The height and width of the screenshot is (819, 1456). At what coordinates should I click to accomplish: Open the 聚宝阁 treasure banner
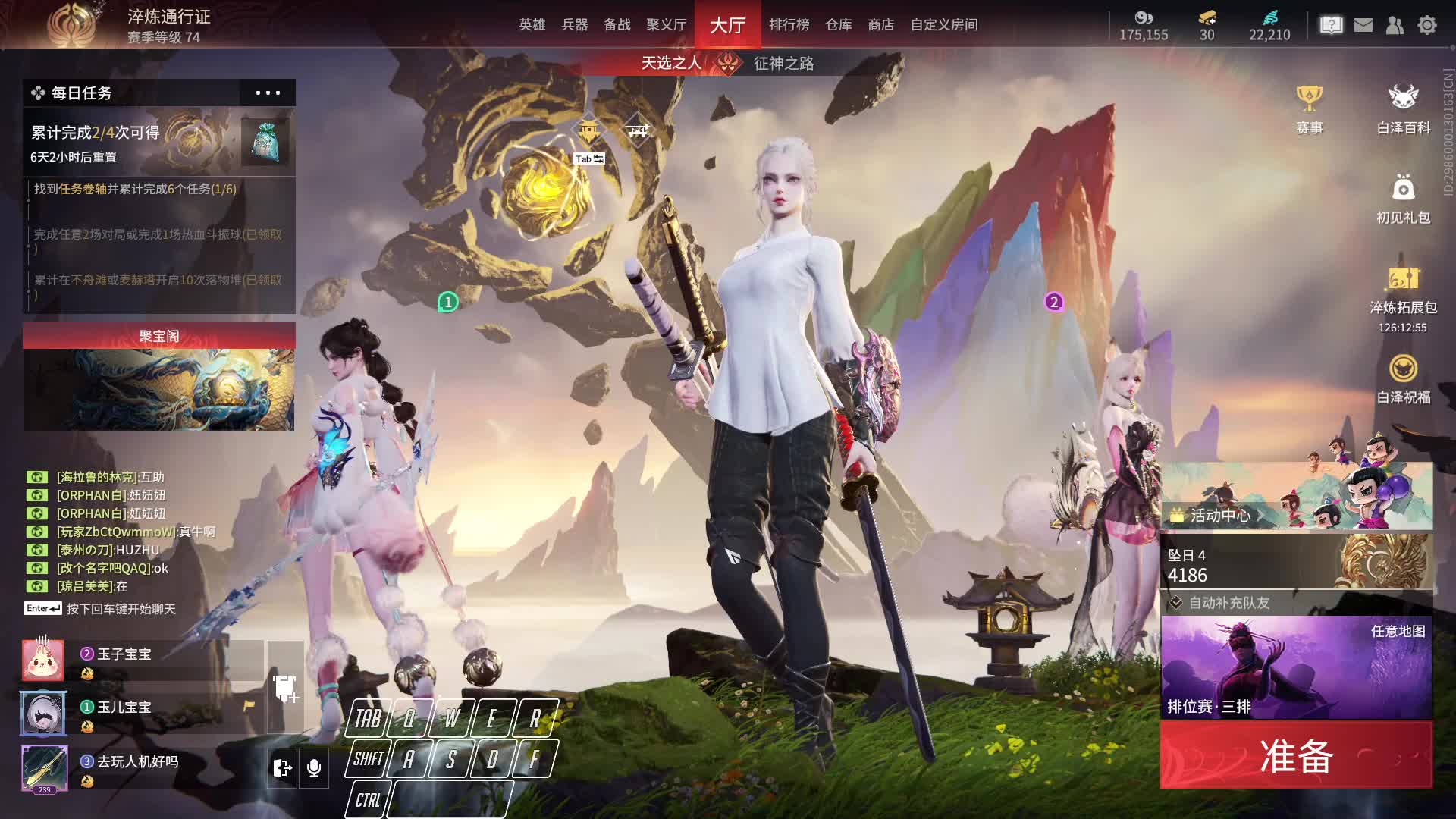tap(158, 377)
